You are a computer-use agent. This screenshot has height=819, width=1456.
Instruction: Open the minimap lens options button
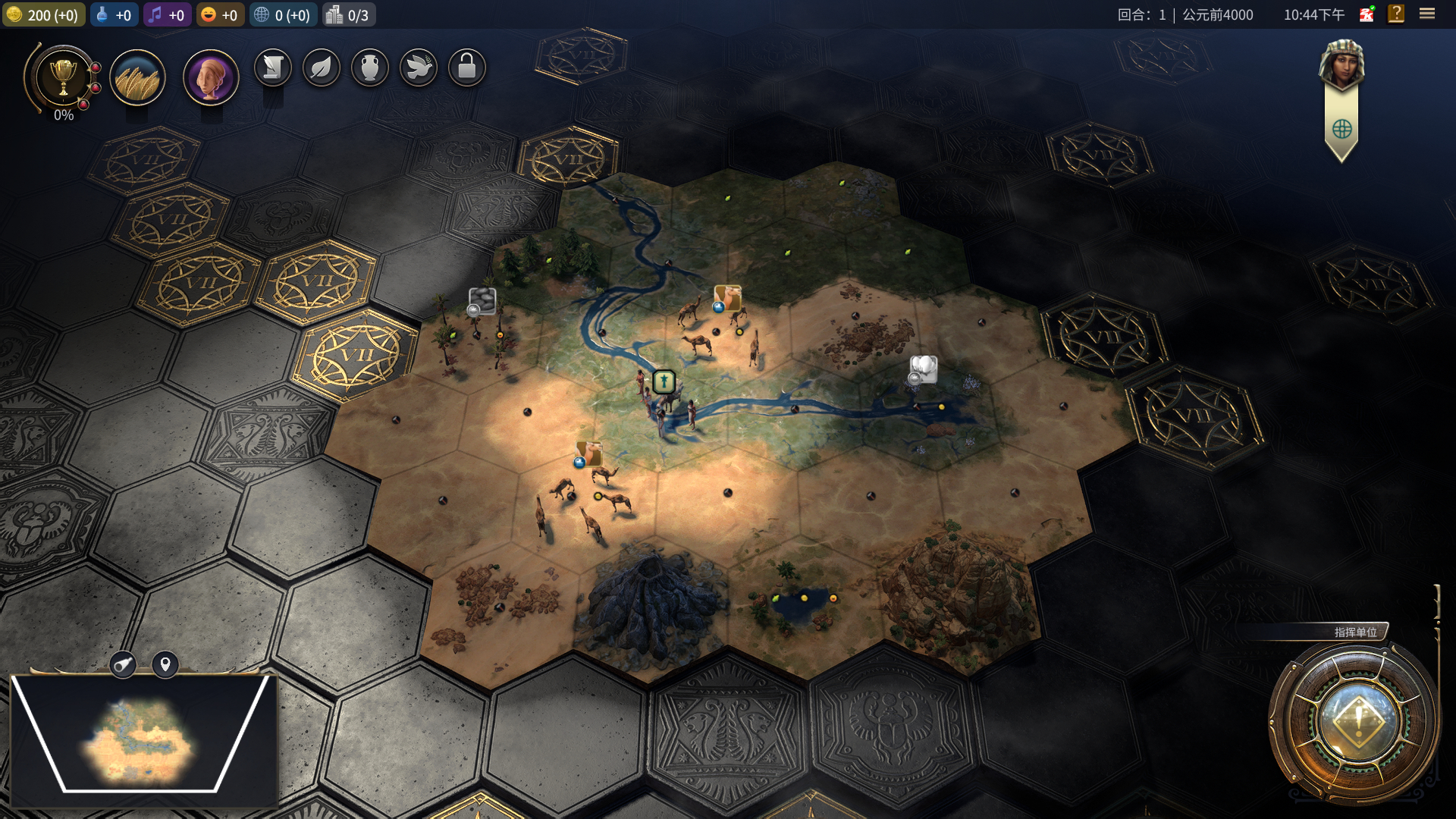pyautogui.click(x=123, y=665)
